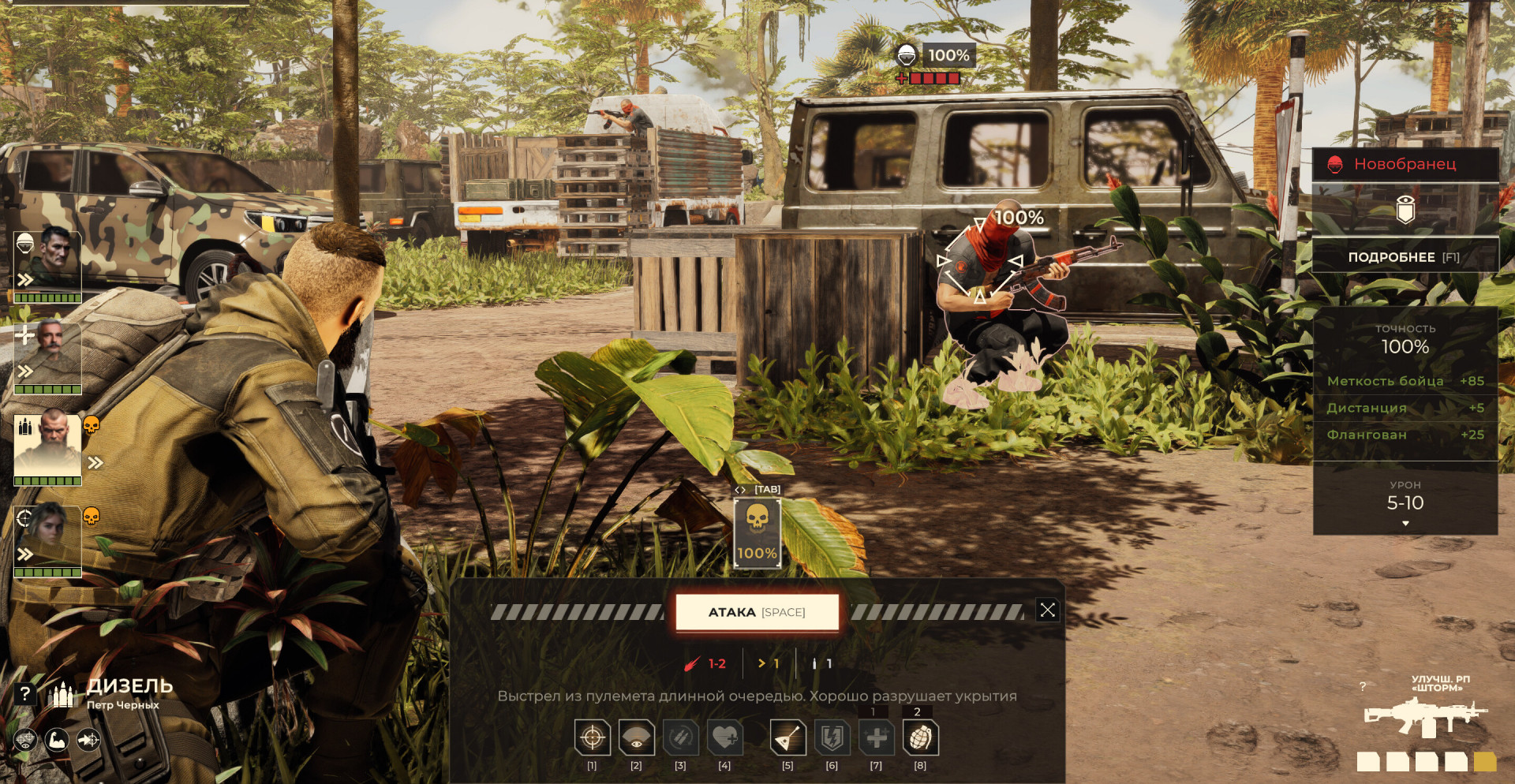
Task: Switch to the medic squad portrait
Action: coord(48,353)
